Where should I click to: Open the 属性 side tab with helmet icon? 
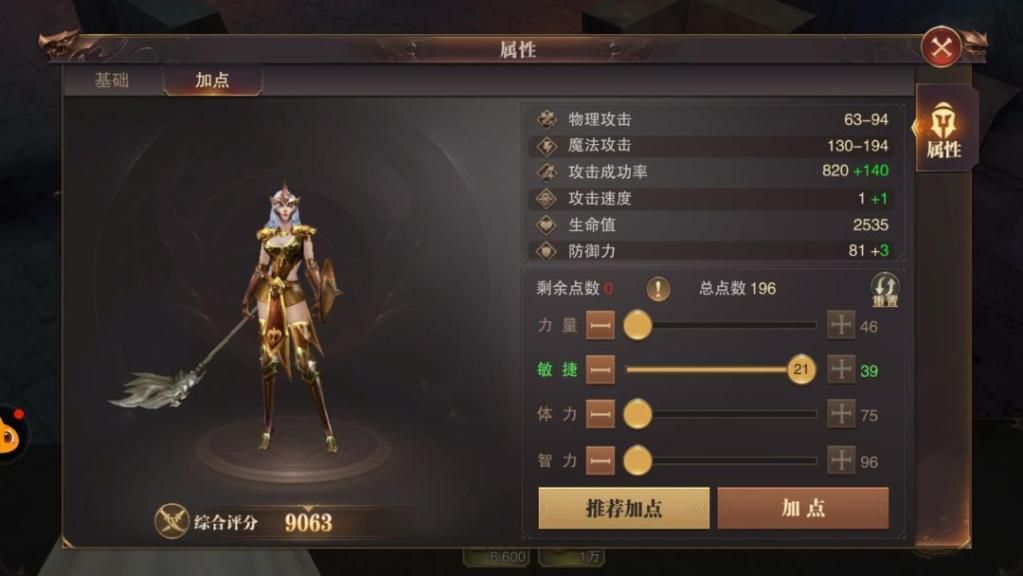pos(942,130)
